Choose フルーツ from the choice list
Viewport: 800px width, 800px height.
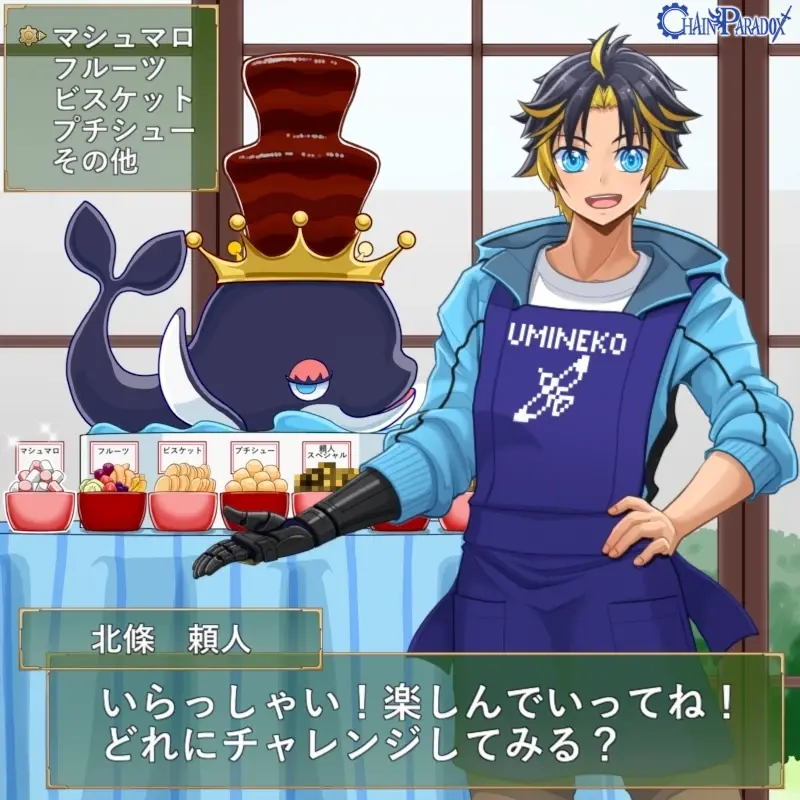pyautogui.click(x=109, y=69)
